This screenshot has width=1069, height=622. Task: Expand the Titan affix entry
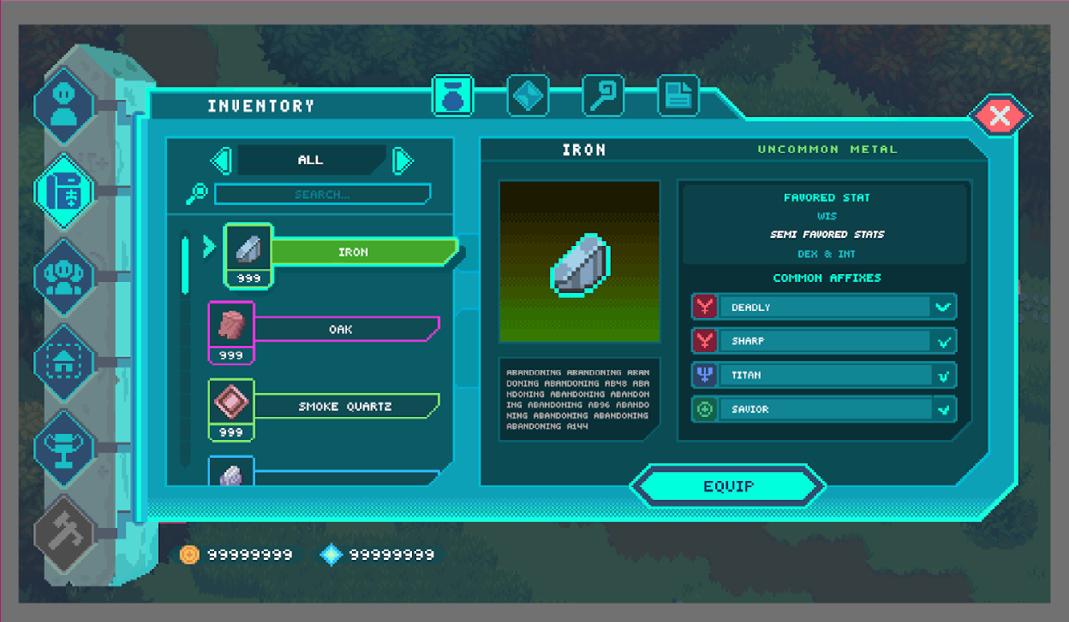[942, 375]
